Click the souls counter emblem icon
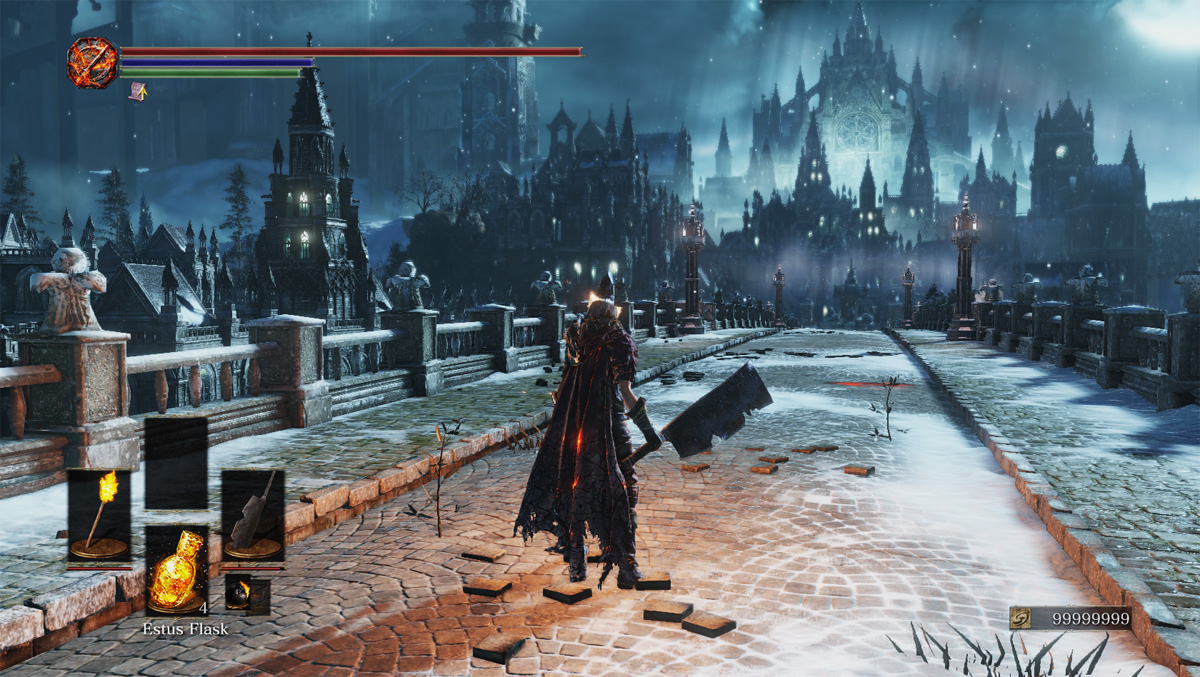This screenshot has width=1200, height=677. tap(1022, 619)
